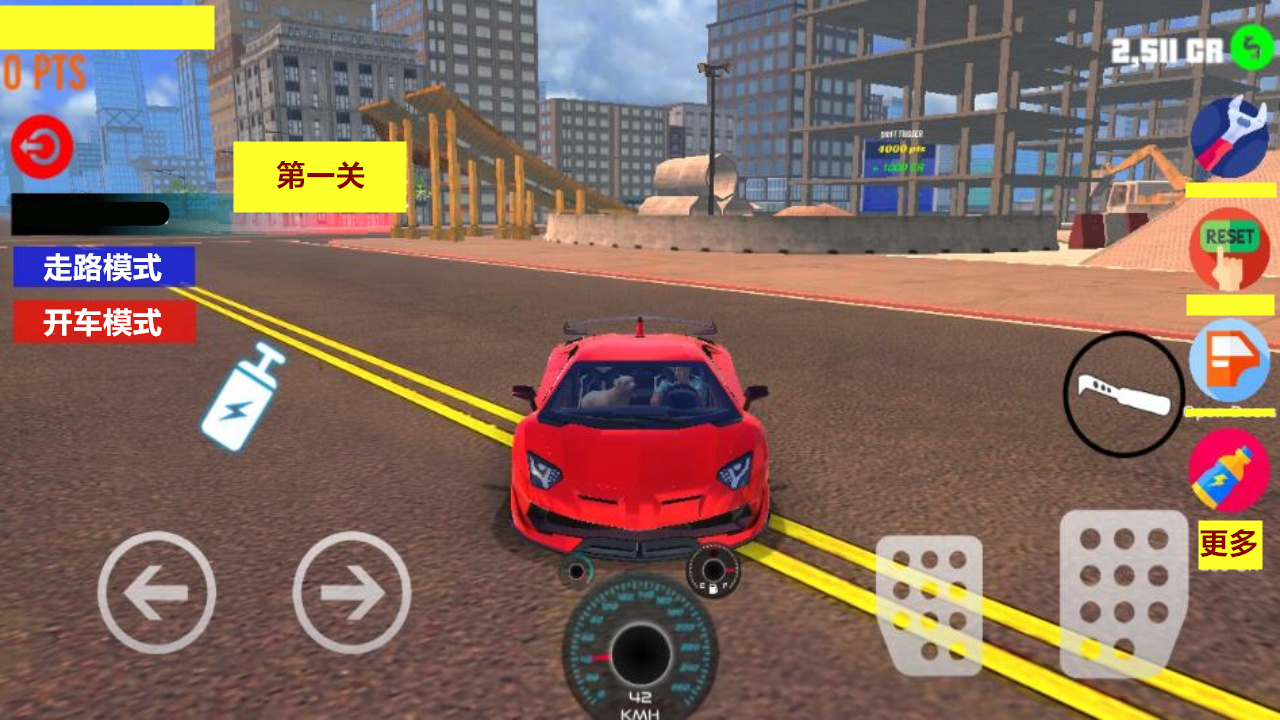This screenshot has height=720, width=1280.
Task: Tap the 第一关 level banner
Action: tap(320, 176)
